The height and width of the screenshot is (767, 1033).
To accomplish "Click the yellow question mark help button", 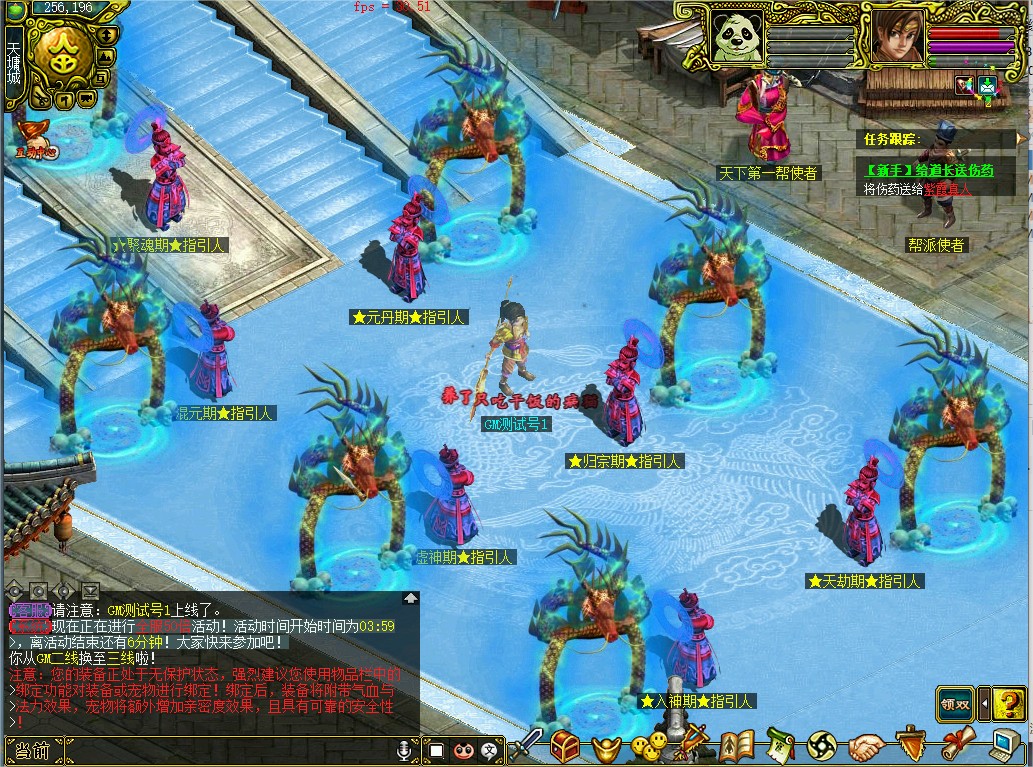I will click(1010, 703).
